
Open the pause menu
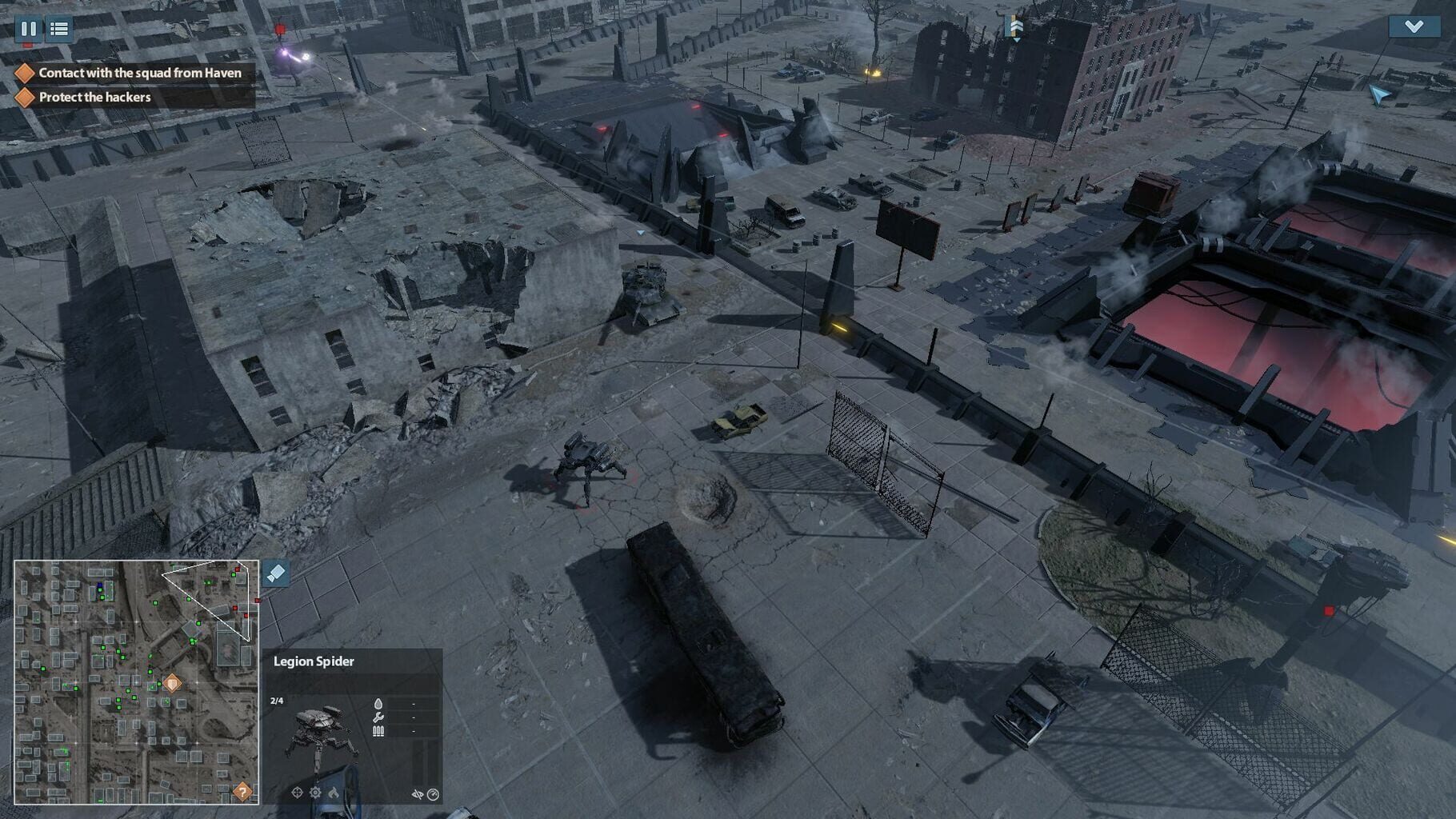pyautogui.click(x=30, y=30)
